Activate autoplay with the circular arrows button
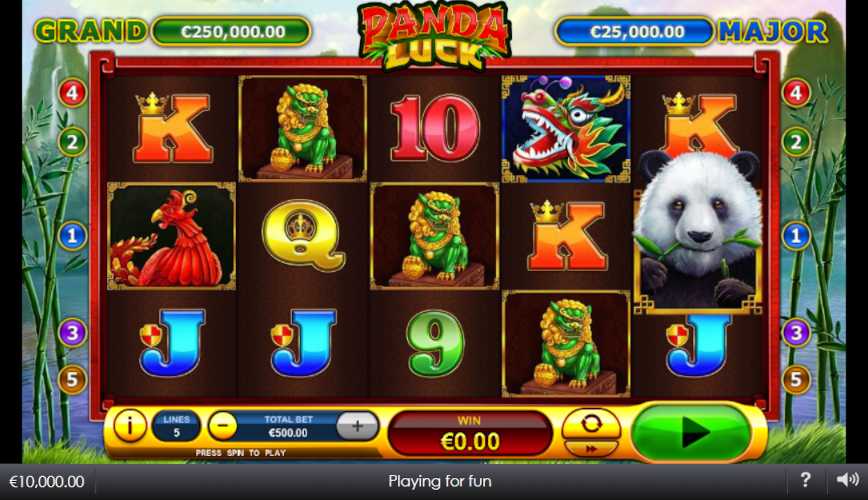Screen dimensions: 868x500 [x=590, y=423]
